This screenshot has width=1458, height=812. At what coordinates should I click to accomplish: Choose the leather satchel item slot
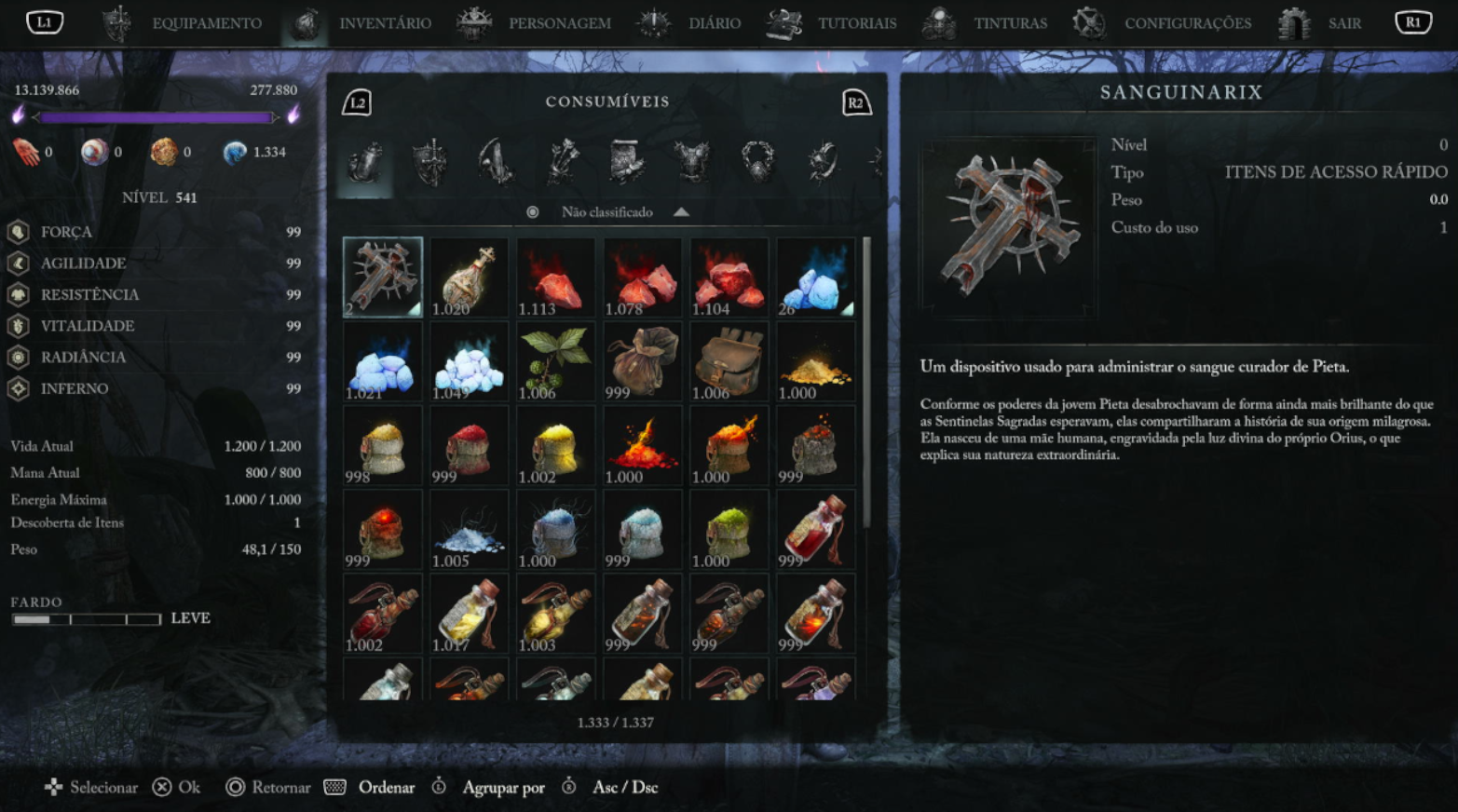click(x=729, y=361)
